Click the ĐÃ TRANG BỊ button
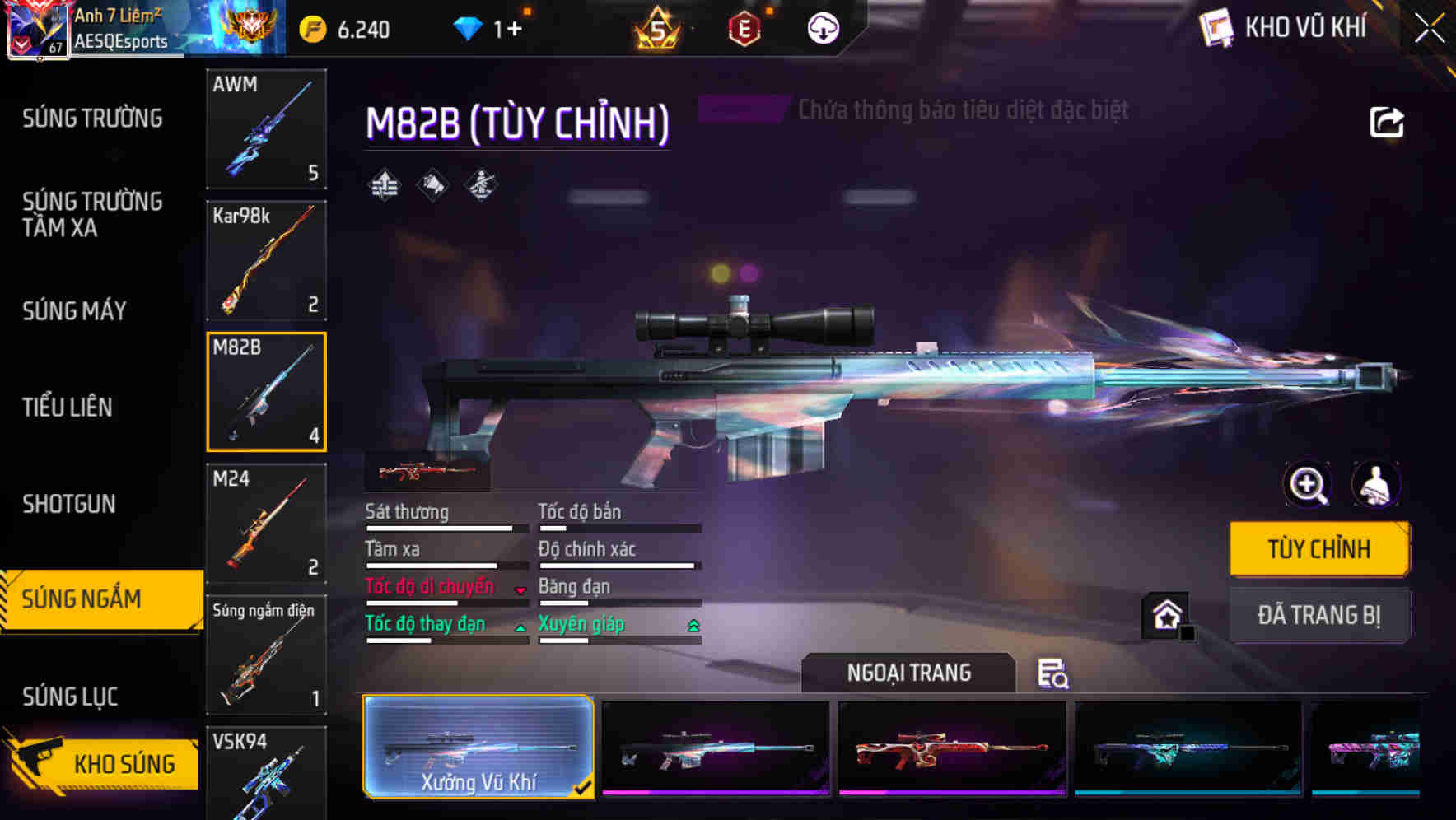This screenshot has width=1456, height=820. click(x=1319, y=615)
